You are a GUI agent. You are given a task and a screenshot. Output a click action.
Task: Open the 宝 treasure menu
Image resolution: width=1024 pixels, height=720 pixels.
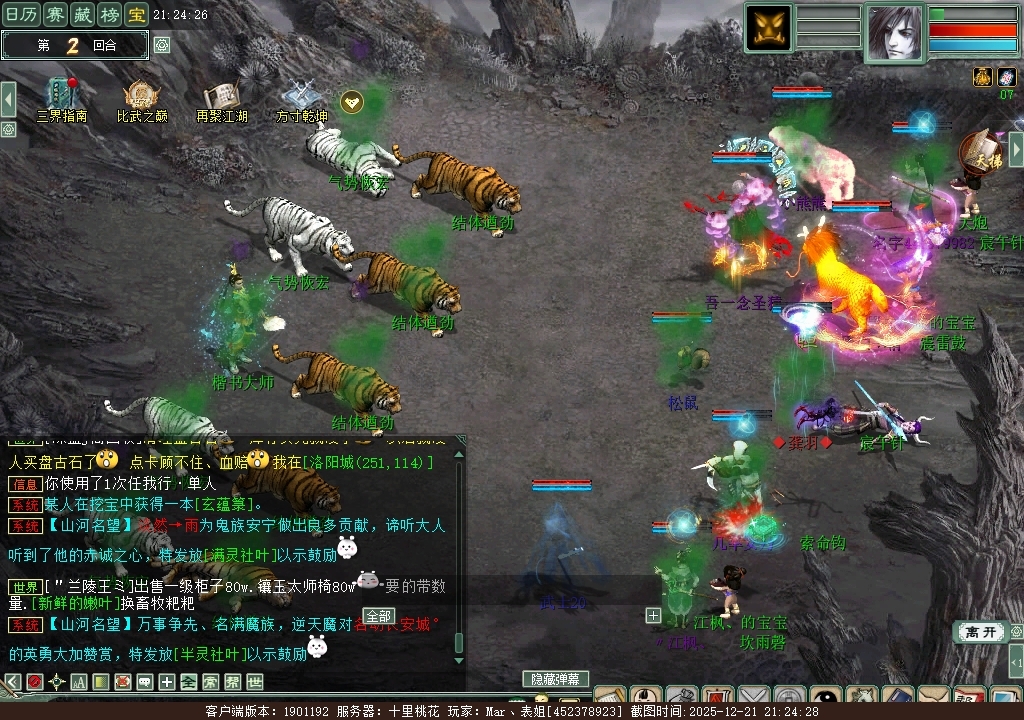click(x=136, y=14)
